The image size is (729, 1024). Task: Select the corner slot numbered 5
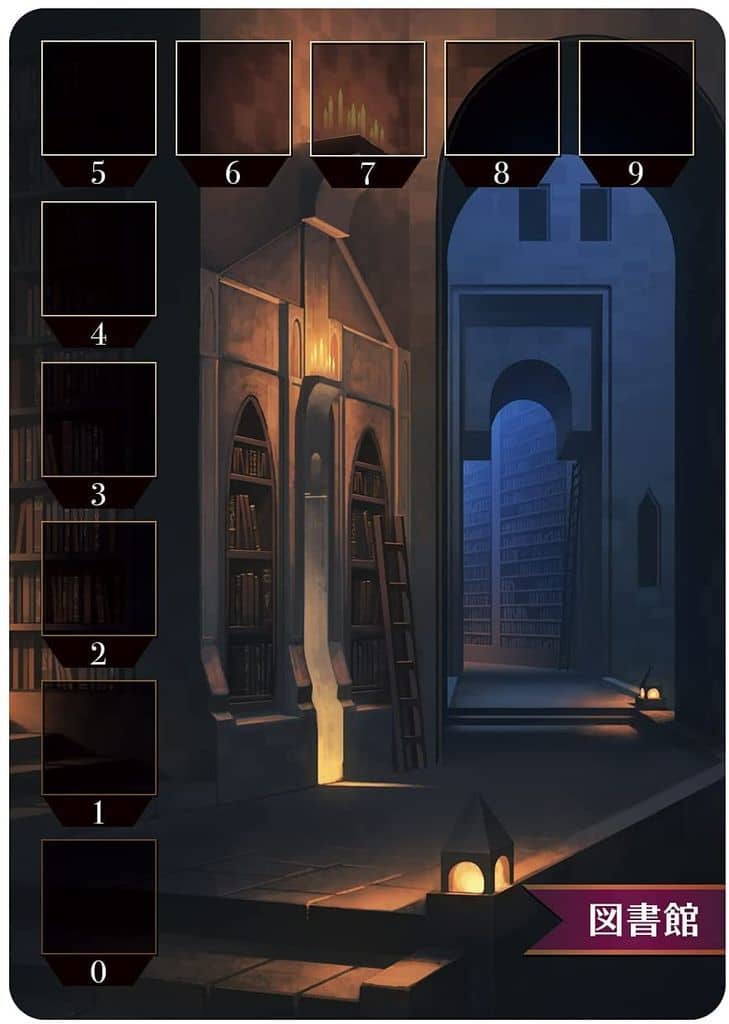[98, 98]
